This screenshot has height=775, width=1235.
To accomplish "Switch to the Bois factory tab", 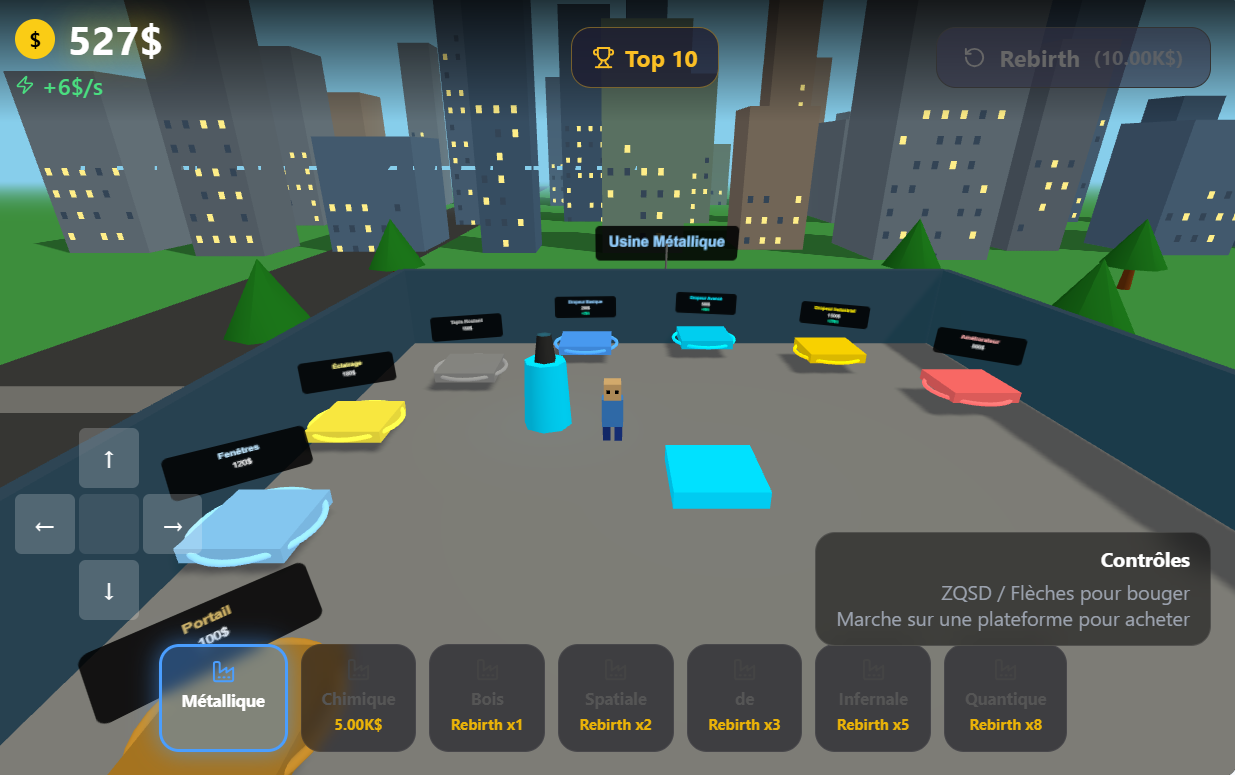I will [487, 698].
